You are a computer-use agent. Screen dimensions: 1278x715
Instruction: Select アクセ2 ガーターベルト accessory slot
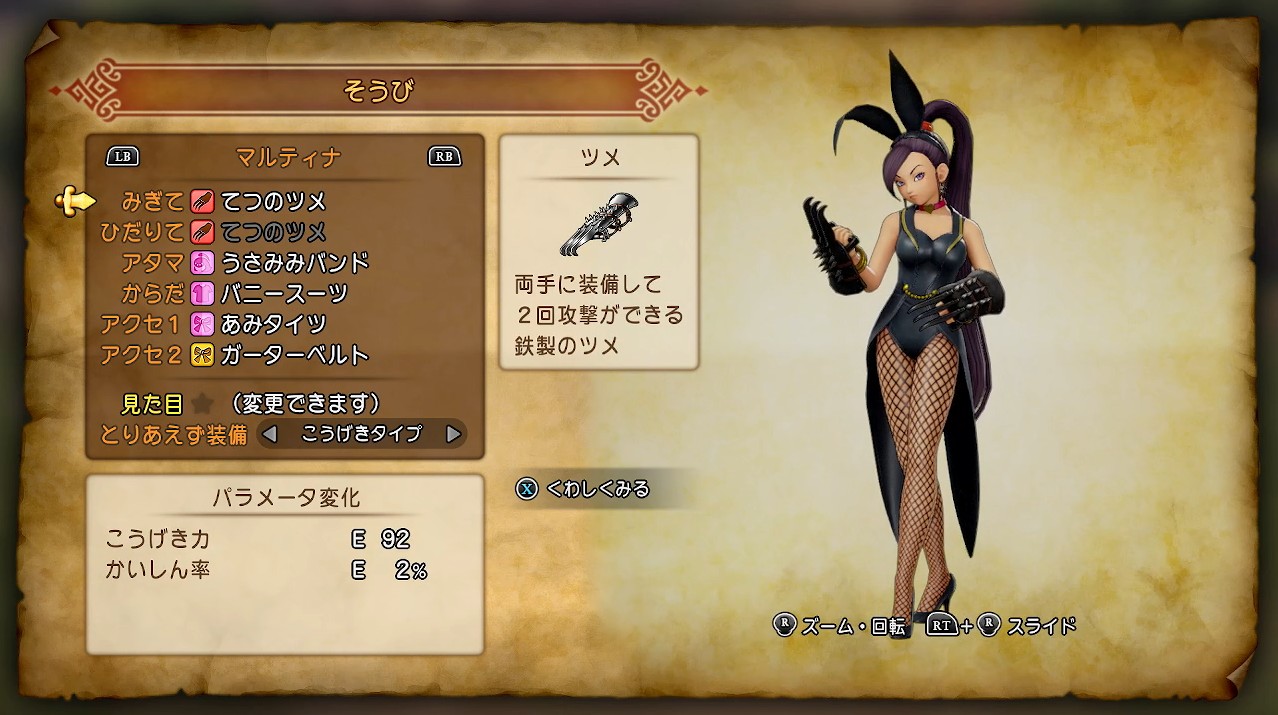click(x=280, y=355)
